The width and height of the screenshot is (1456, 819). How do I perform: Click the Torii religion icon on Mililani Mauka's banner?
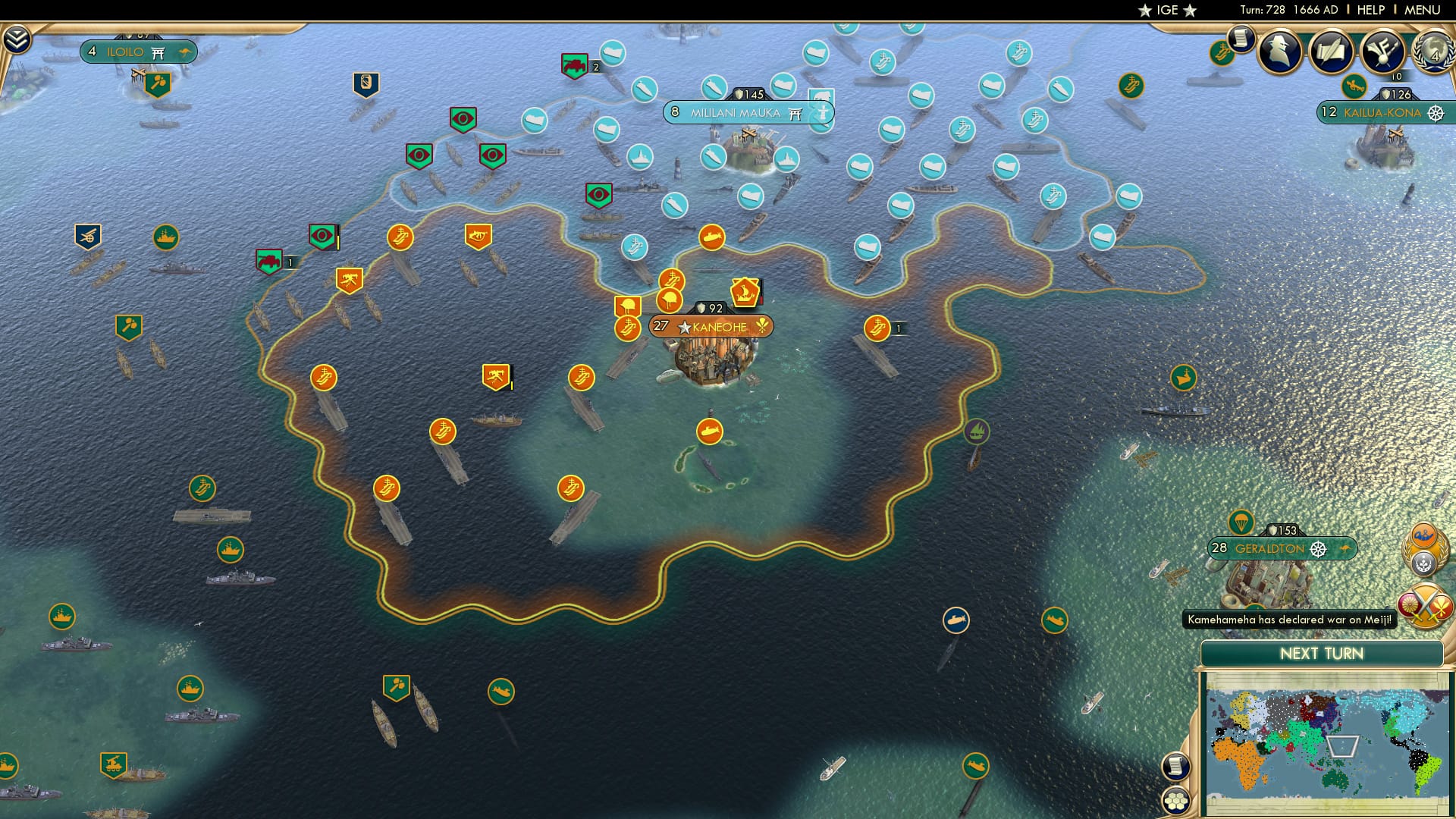point(795,112)
